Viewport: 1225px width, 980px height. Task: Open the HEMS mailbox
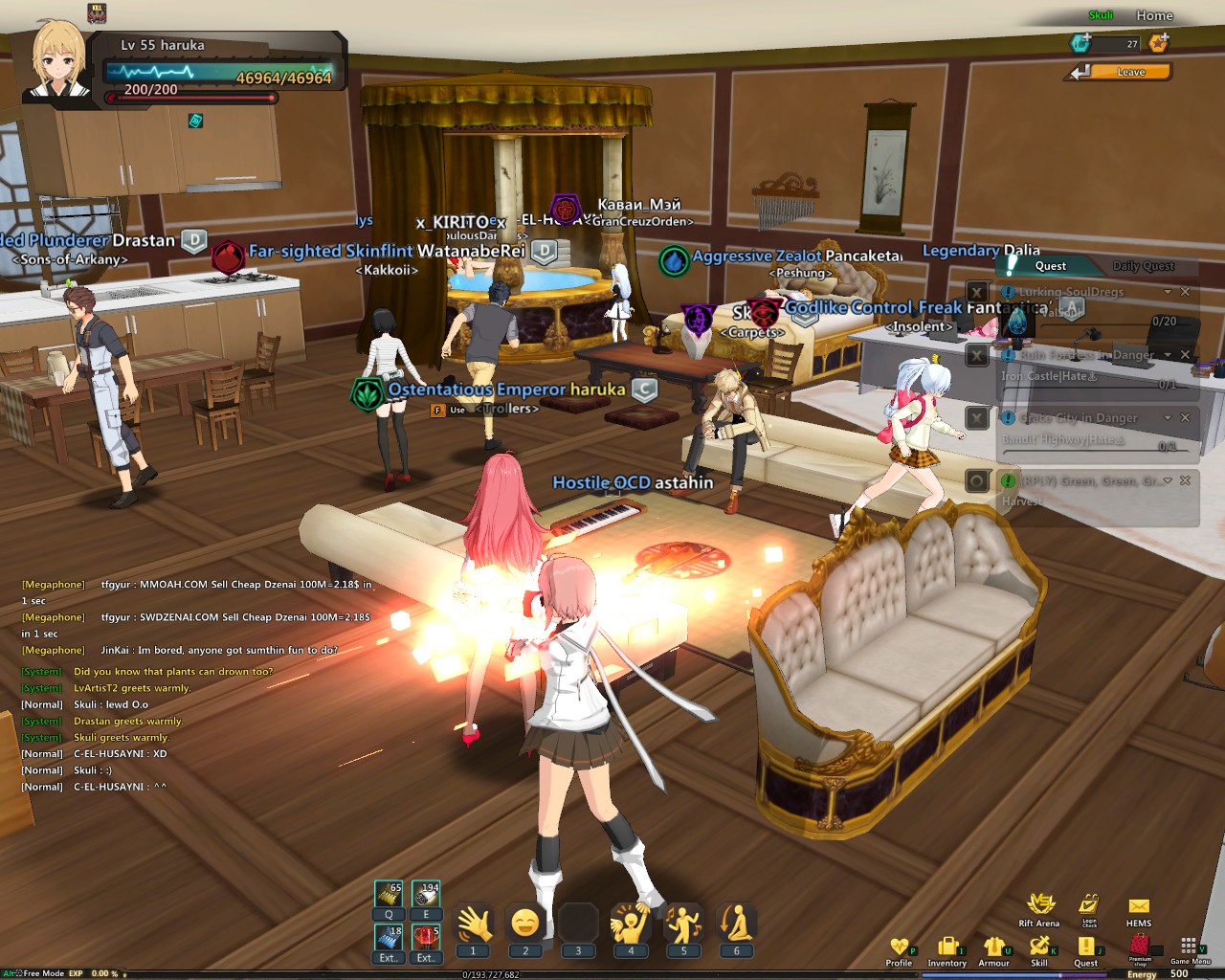[1139, 907]
